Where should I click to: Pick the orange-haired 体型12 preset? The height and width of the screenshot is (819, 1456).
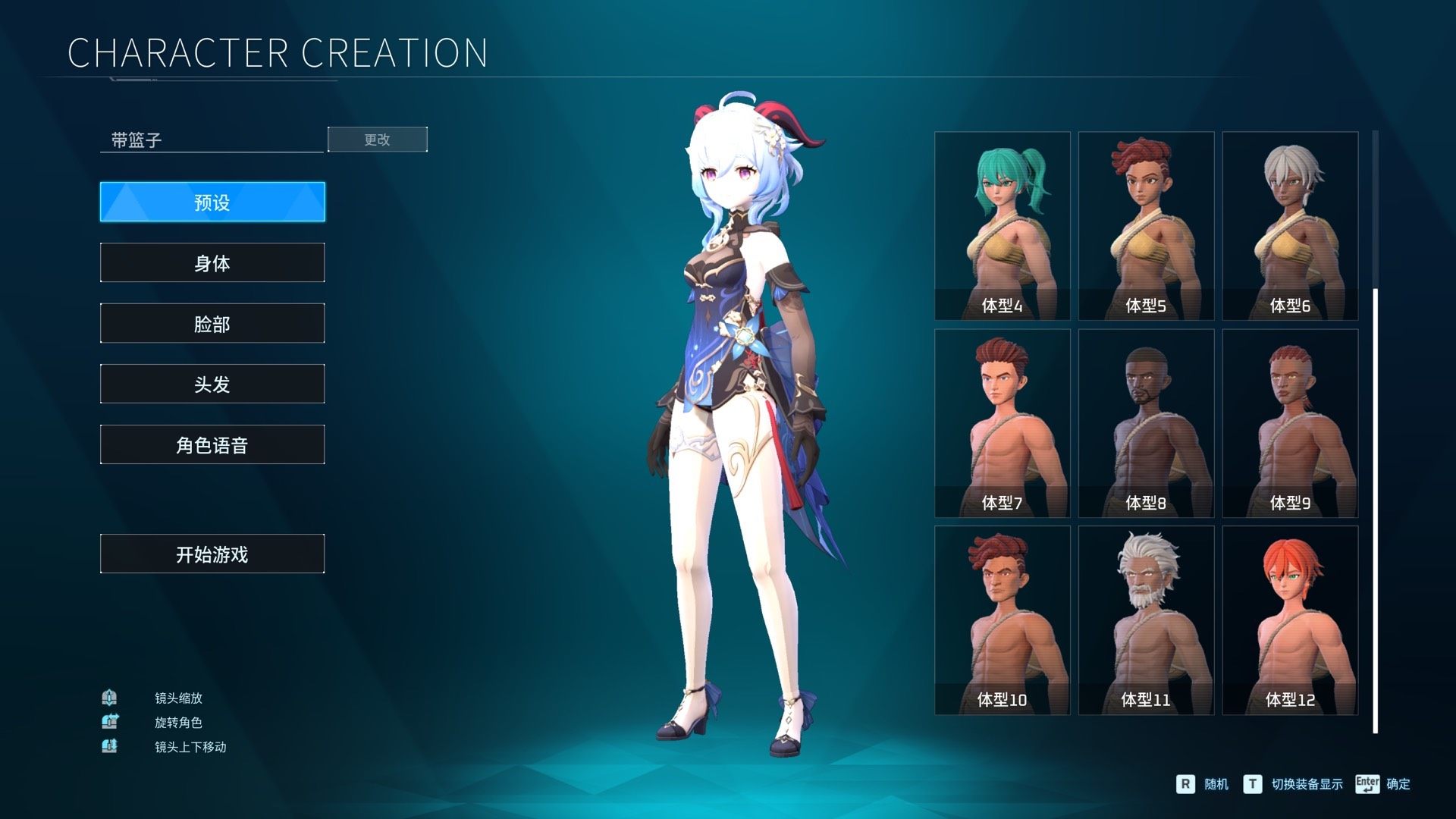coord(1290,620)
